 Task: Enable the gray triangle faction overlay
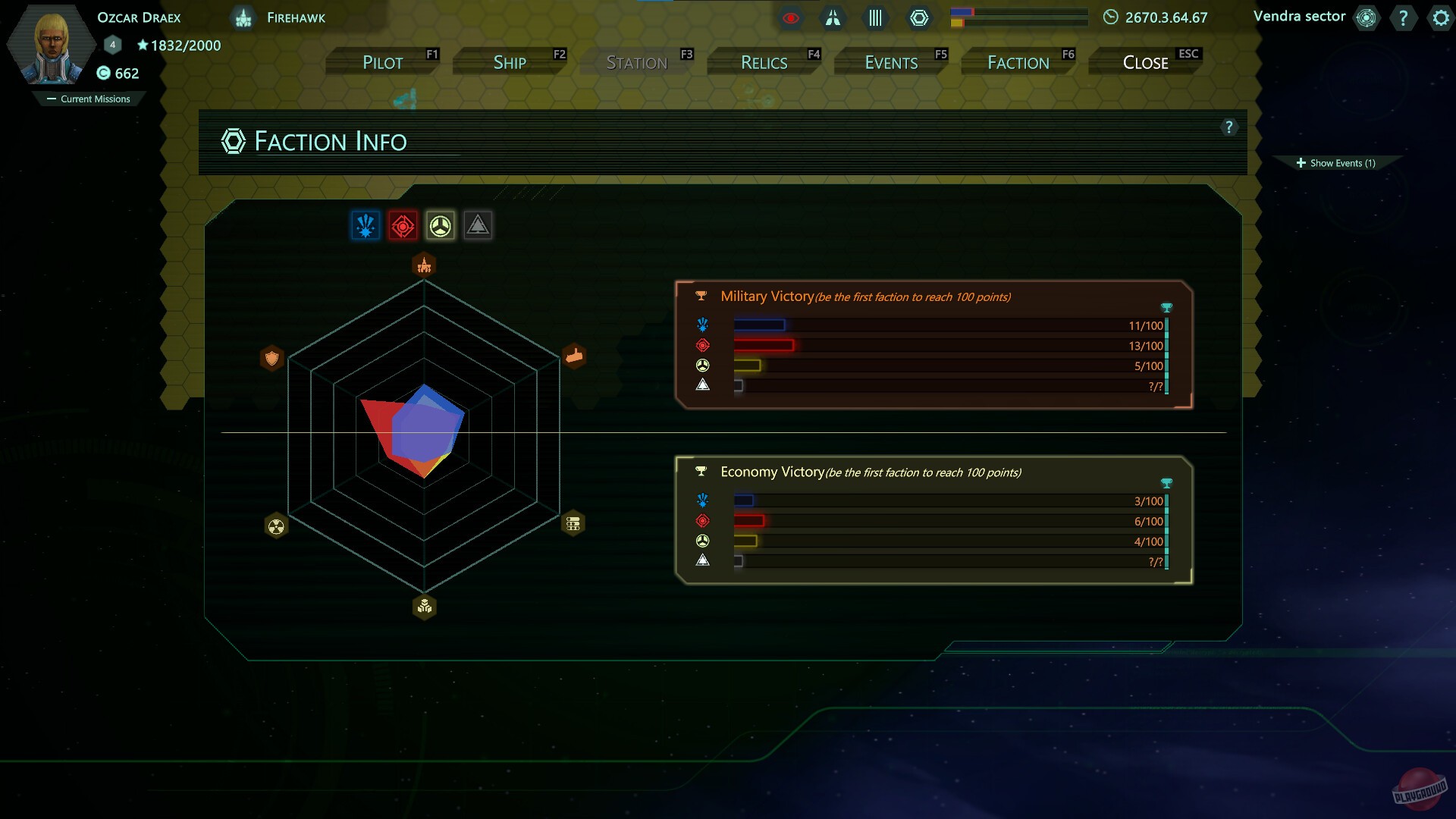(478, 224)
